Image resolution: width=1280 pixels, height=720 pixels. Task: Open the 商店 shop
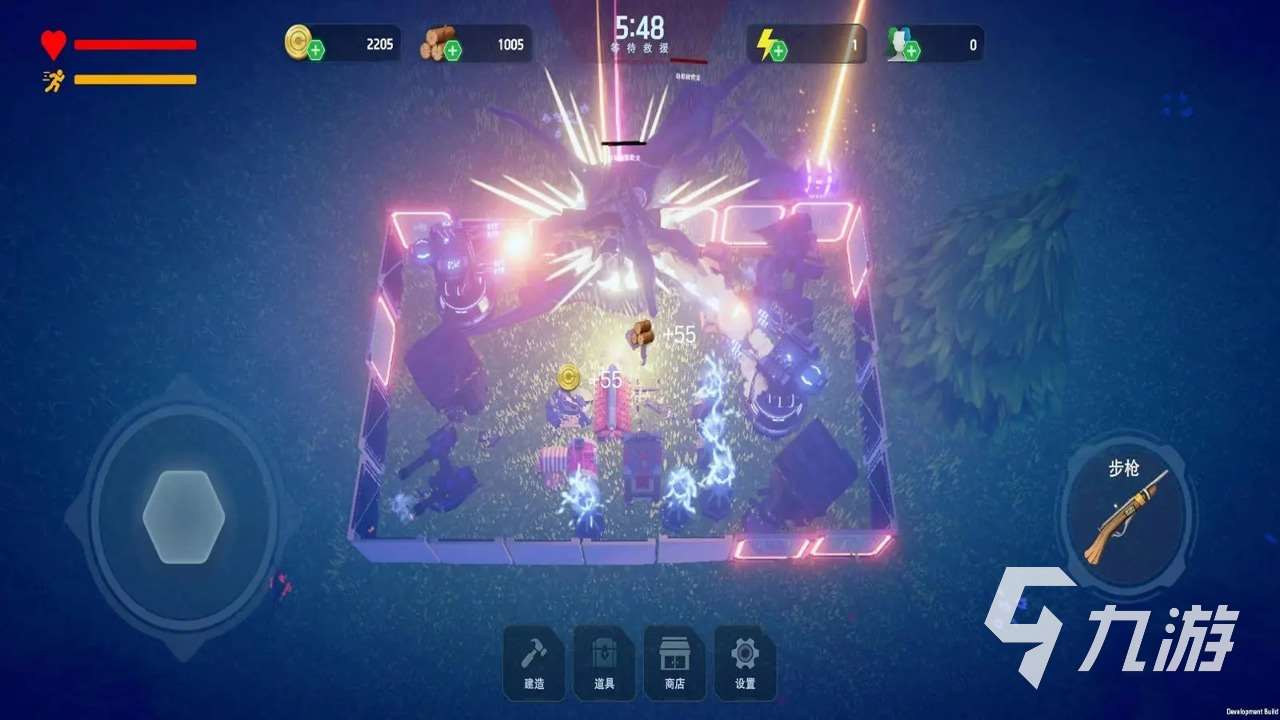(674, 662)
